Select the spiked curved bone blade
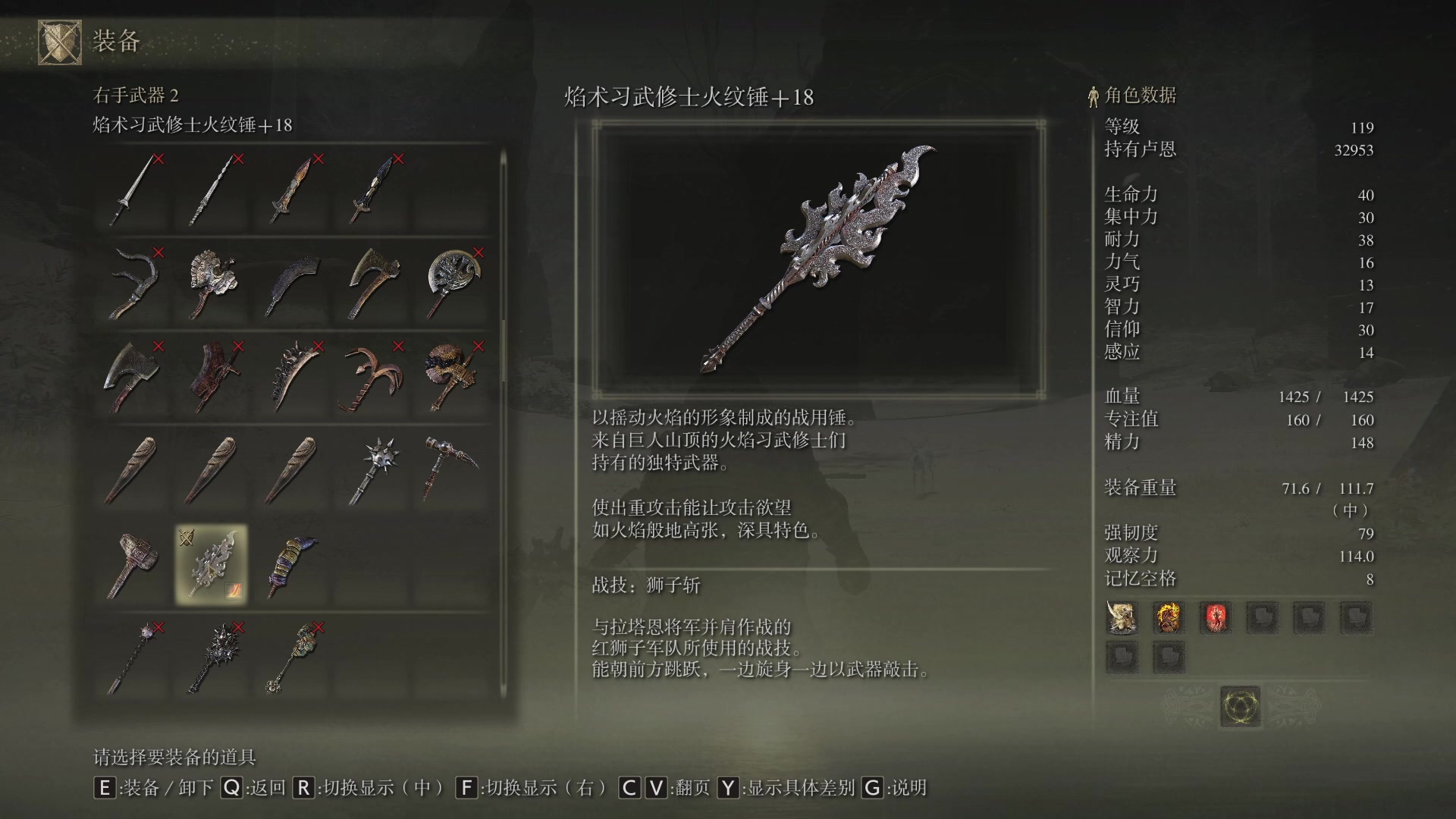This screenshot has width=1456, height=819. point(291,377)
